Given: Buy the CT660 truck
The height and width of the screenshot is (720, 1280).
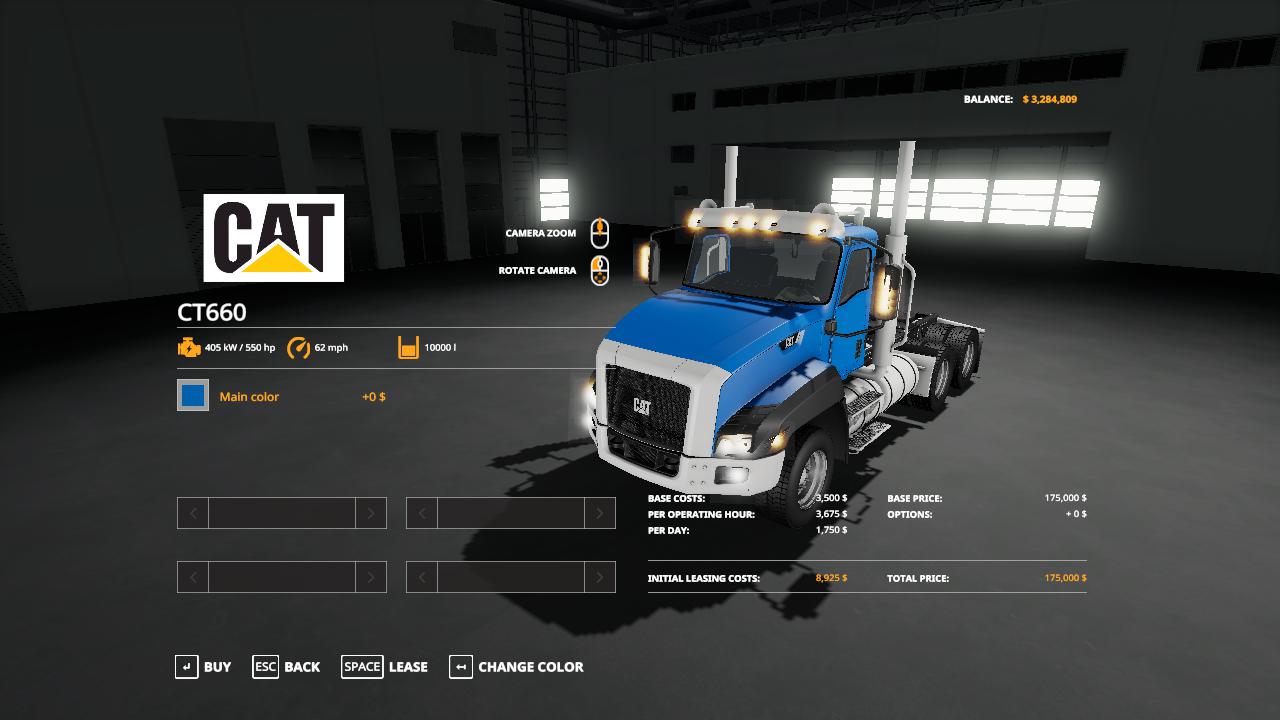Looking at the screenshot, I should 203,667.
